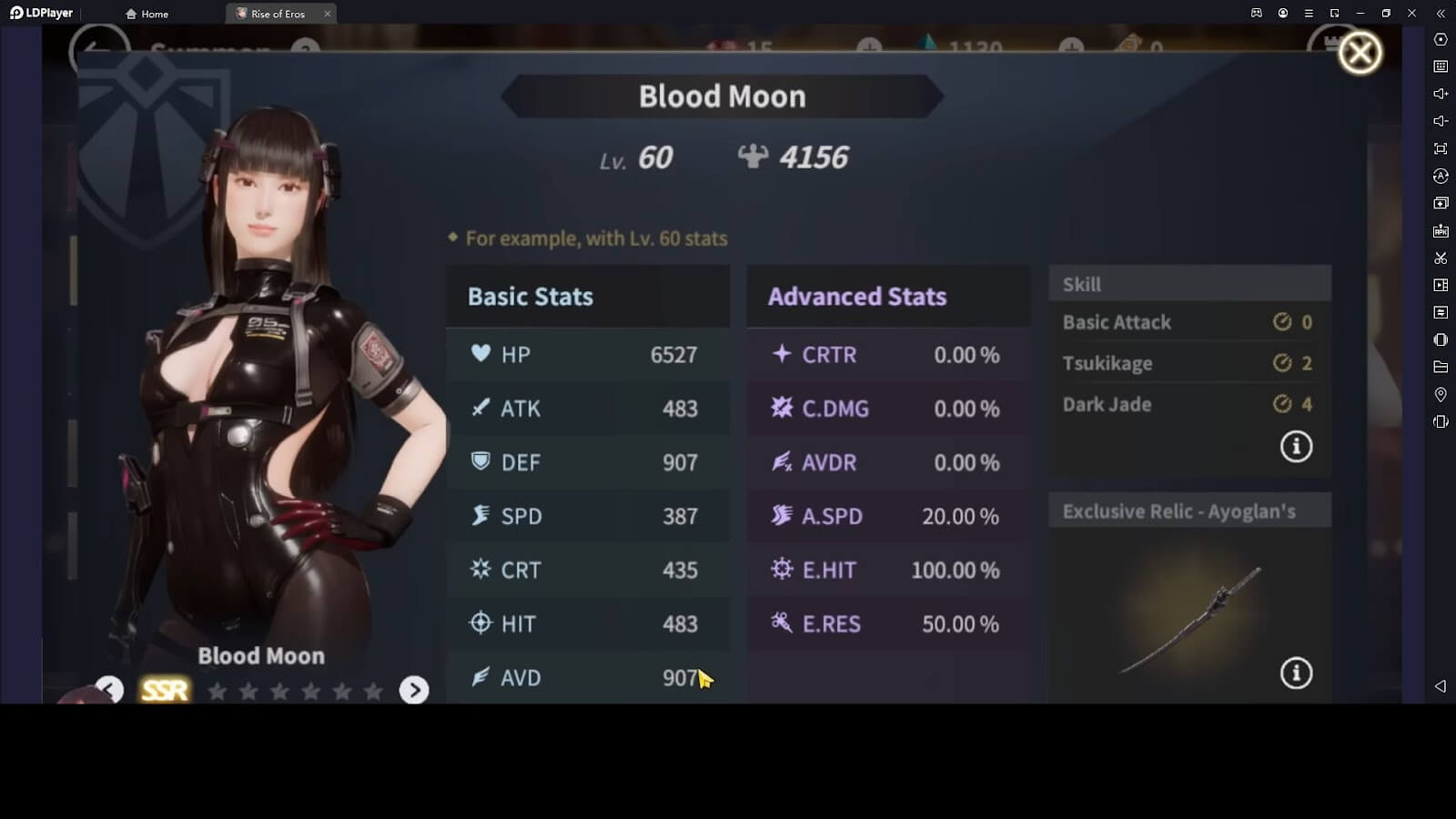Screen dimensions: 1456x819
Task: Select the first star below Blood Moon
Action: coord(217,692)
